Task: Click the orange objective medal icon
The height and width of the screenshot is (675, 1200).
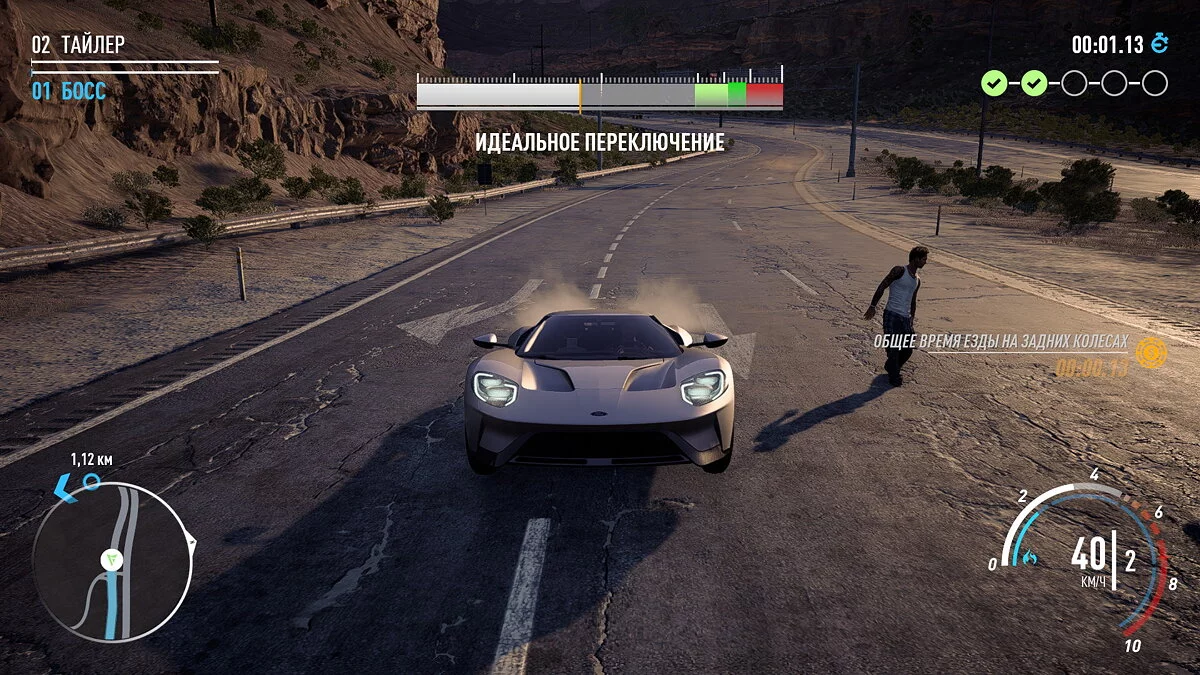Action: pos(1151,352)
